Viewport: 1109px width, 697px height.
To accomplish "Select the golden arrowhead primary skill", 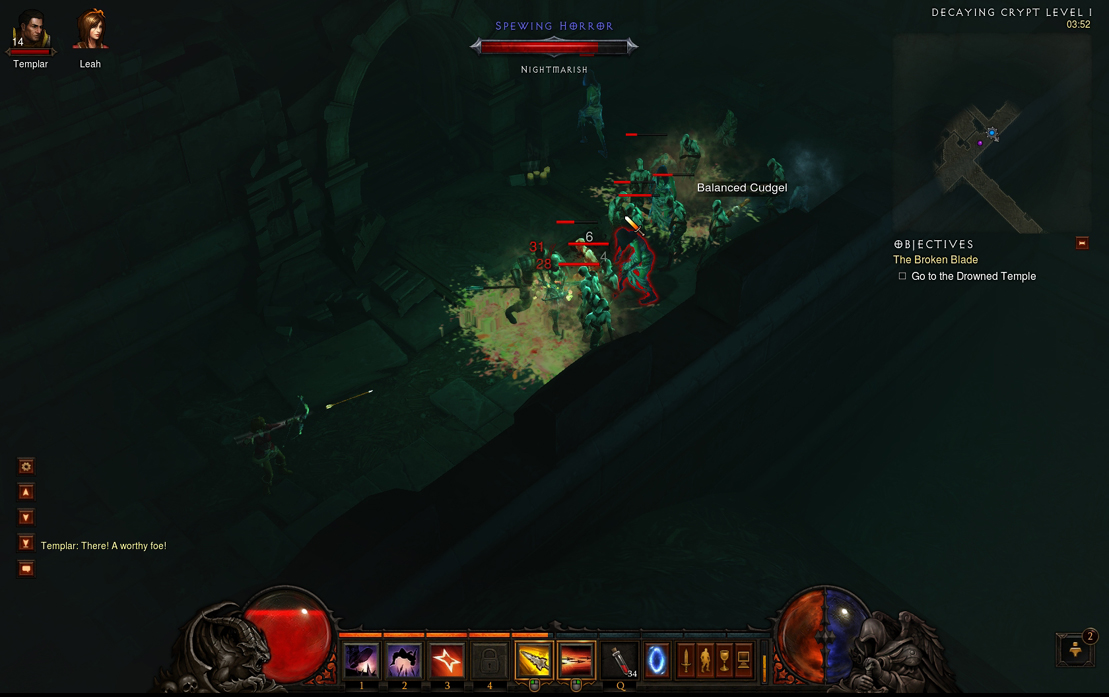I will [x=534, y=661].
